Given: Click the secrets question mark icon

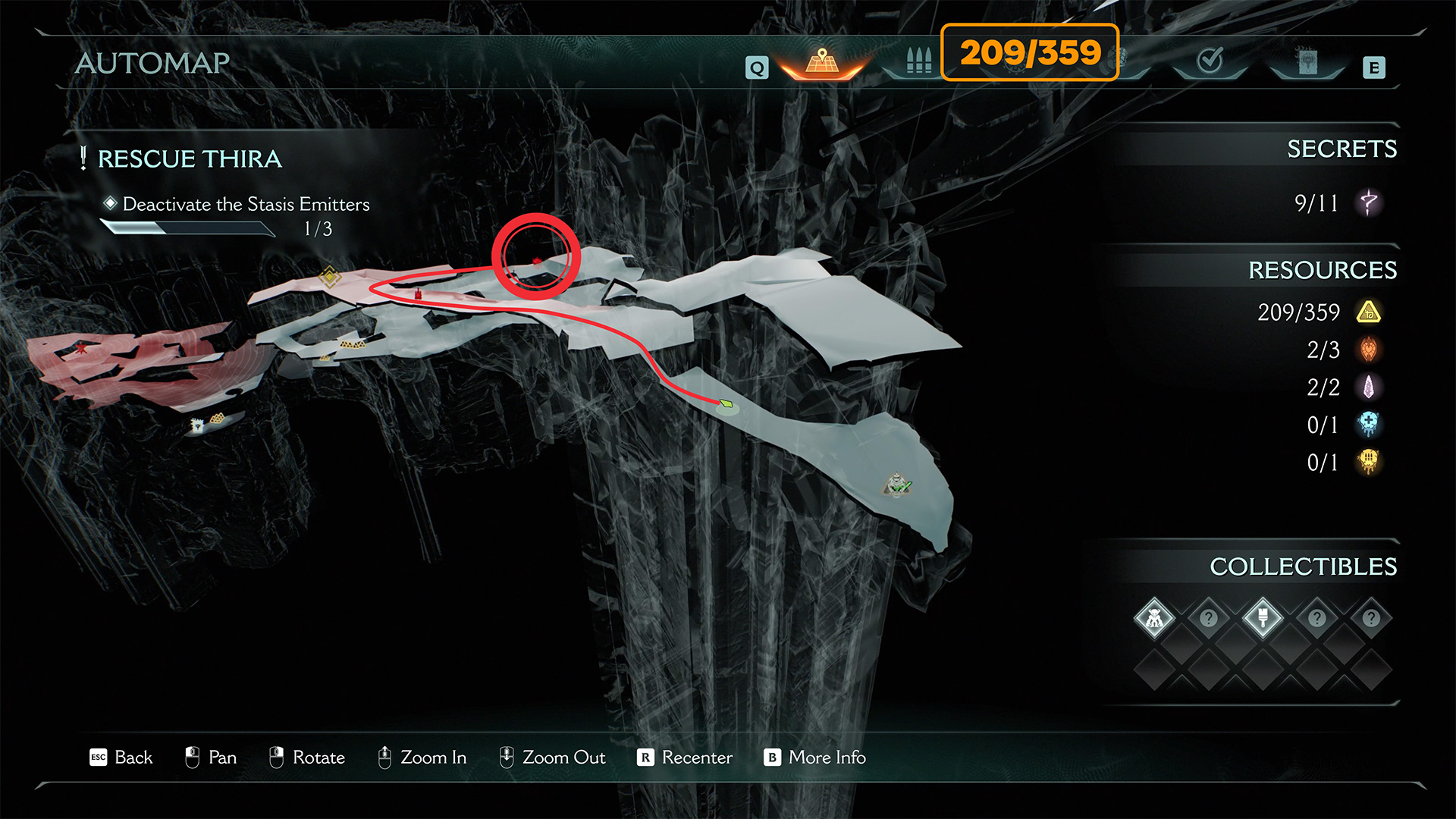Looking at the screenshot, I should click(1369, 202).
